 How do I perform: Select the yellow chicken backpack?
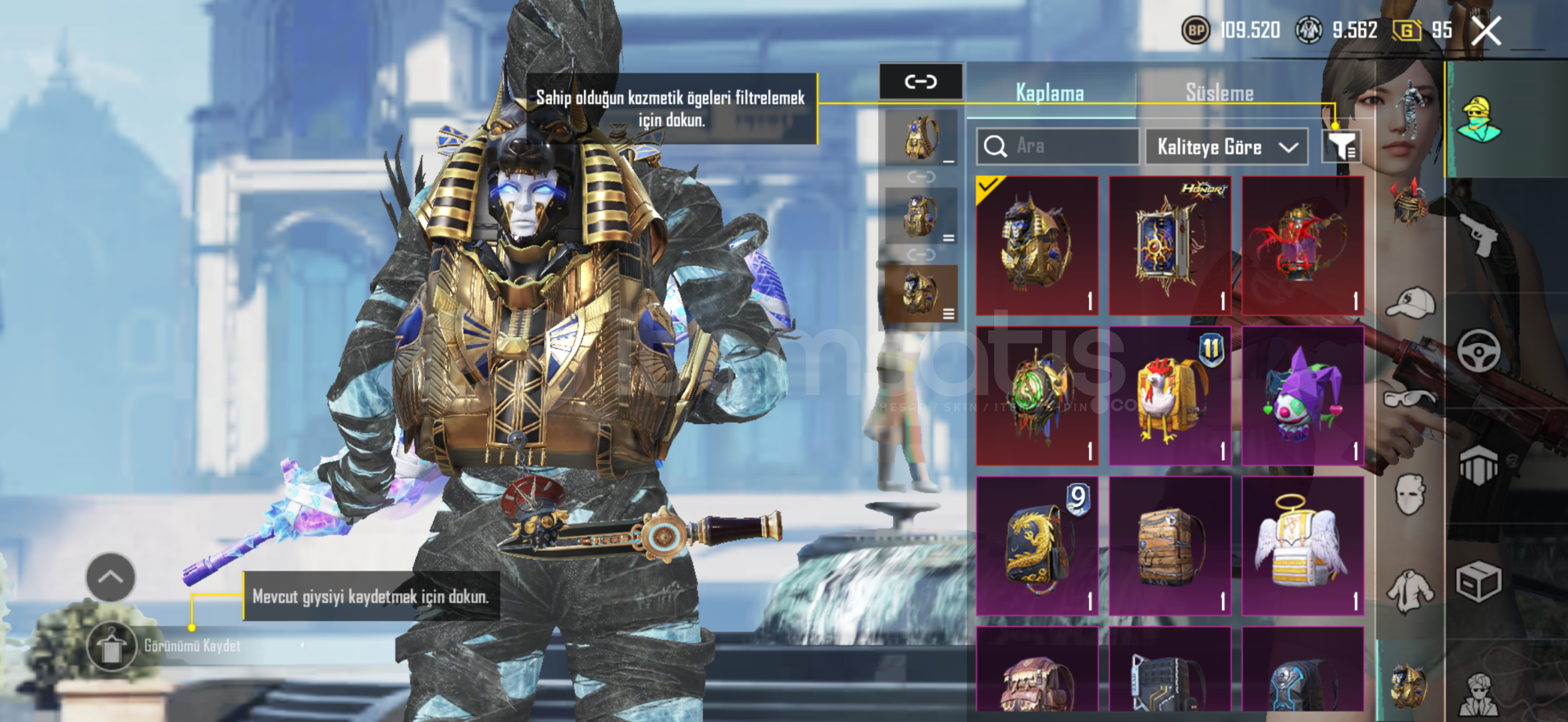[1170, 396]
